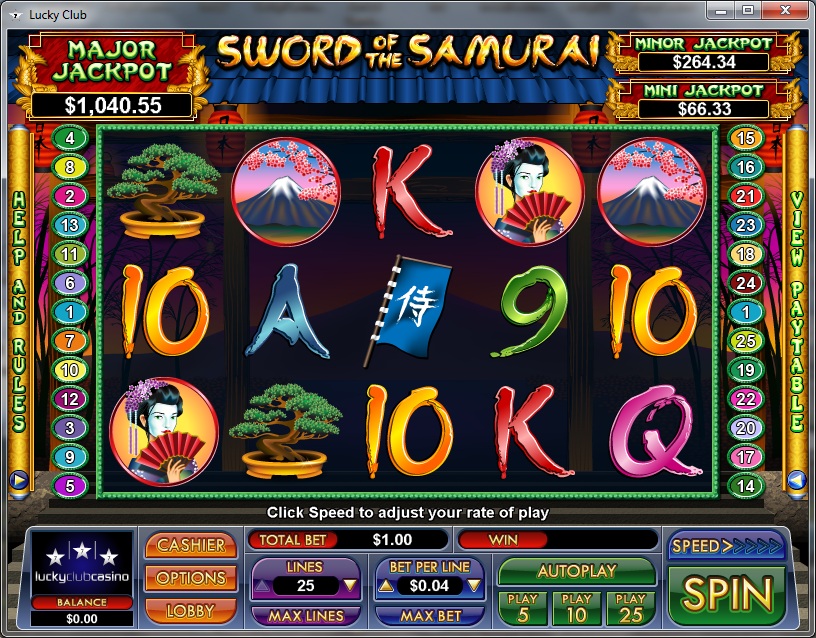Spin the reels with the SPIN button
Screen dimensions: 816x638
pyautogui.click(x=727, y=593)
